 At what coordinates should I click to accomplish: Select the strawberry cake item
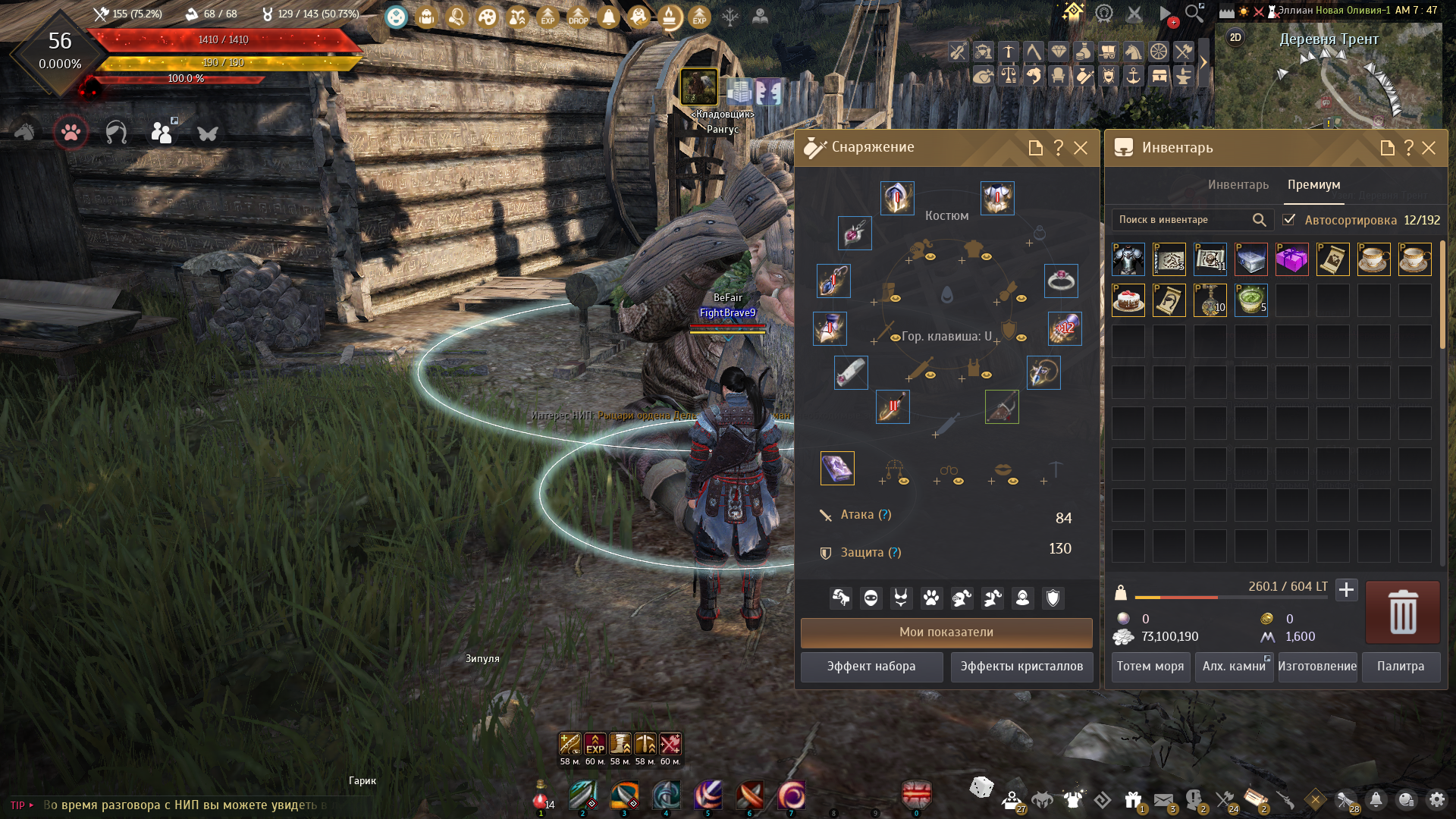click(x=1128, y=300)
